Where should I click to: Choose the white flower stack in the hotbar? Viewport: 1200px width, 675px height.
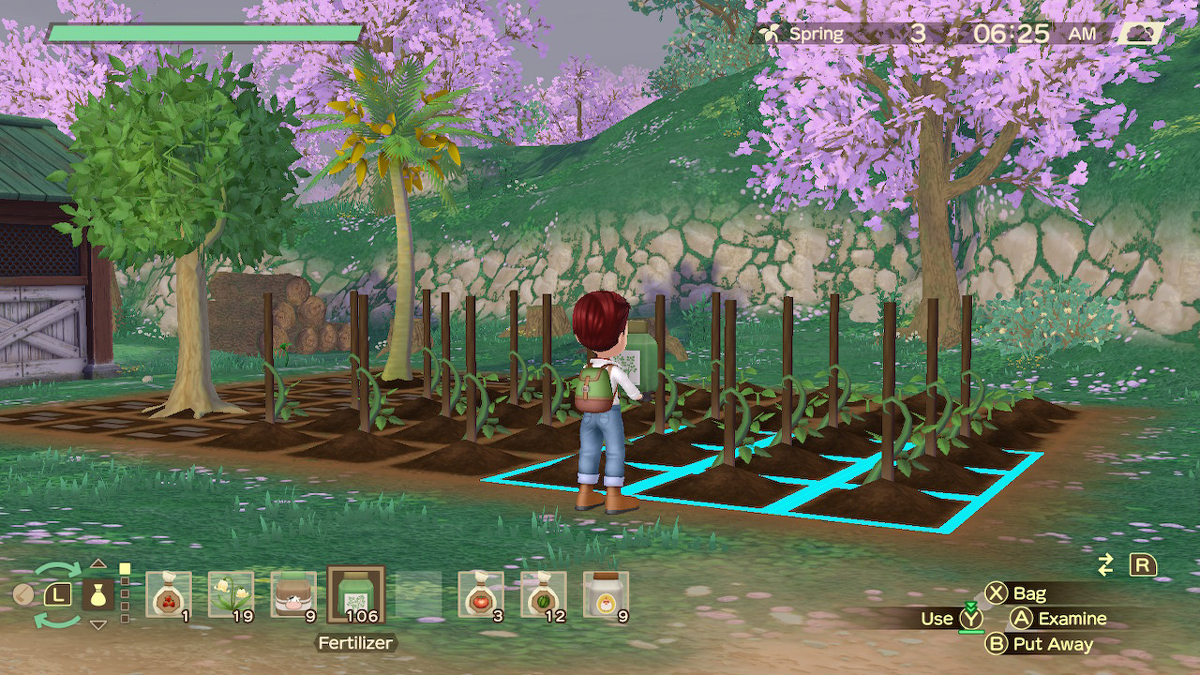(x=231, y=594)
